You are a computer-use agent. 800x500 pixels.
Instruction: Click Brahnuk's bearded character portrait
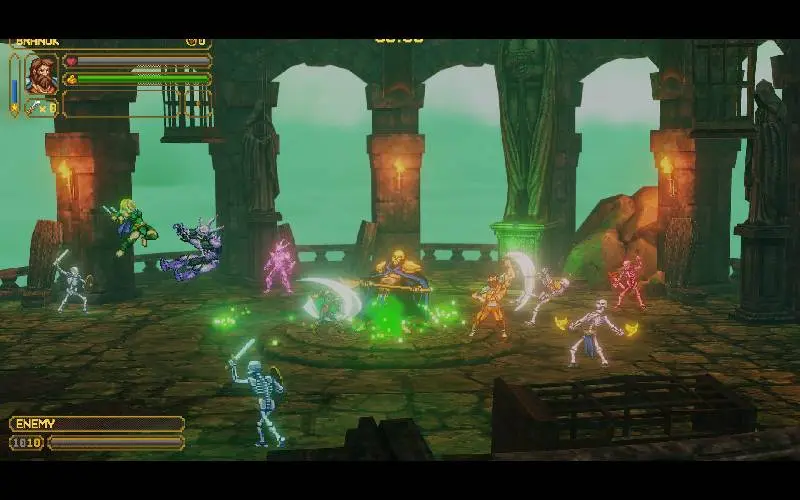tap(42, 74)
